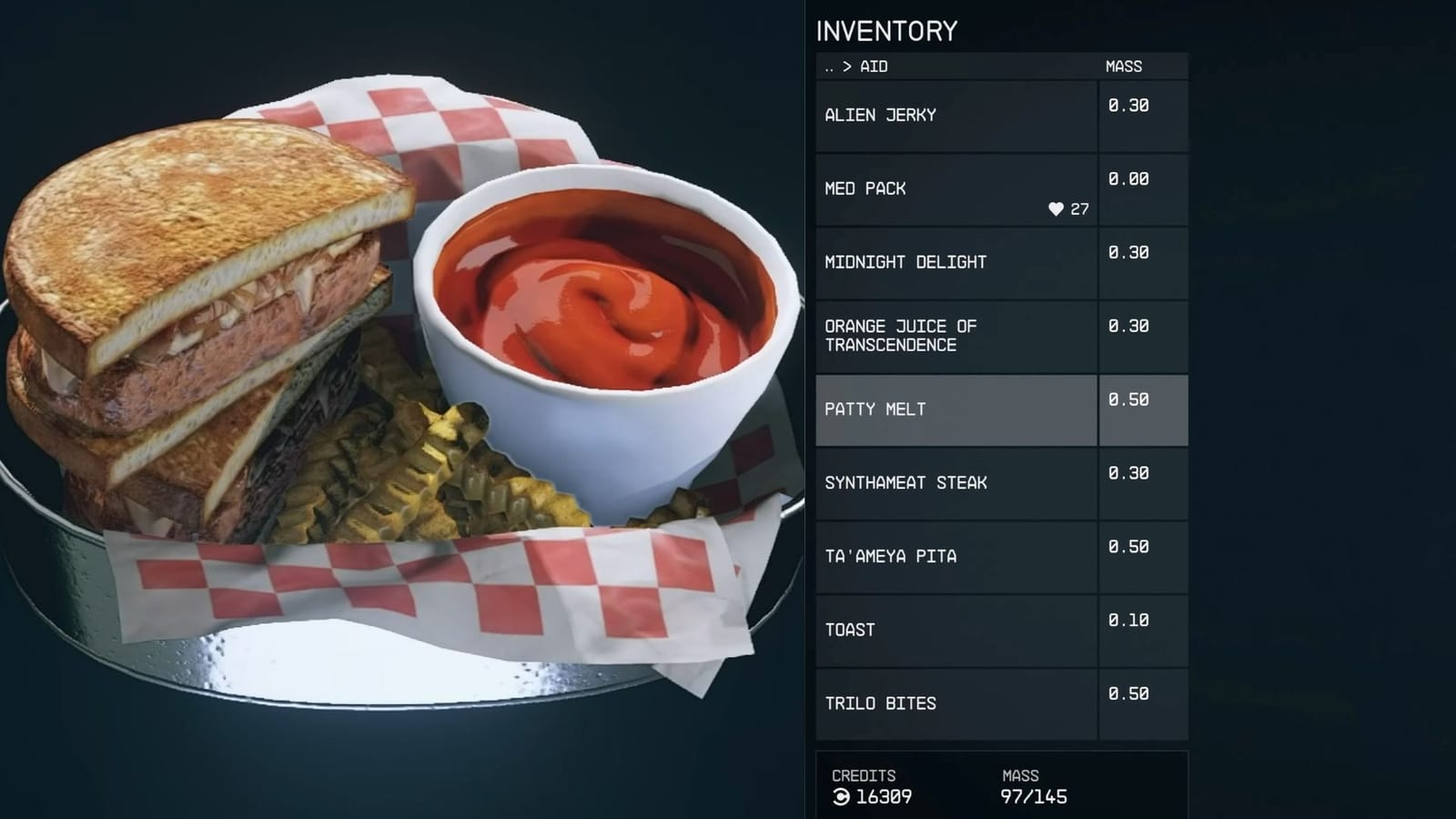This screenshot has width=1456, height=819.
Task: Click the Patty Melt 0.50 mass value
Action: click(x=1127, y=399)
